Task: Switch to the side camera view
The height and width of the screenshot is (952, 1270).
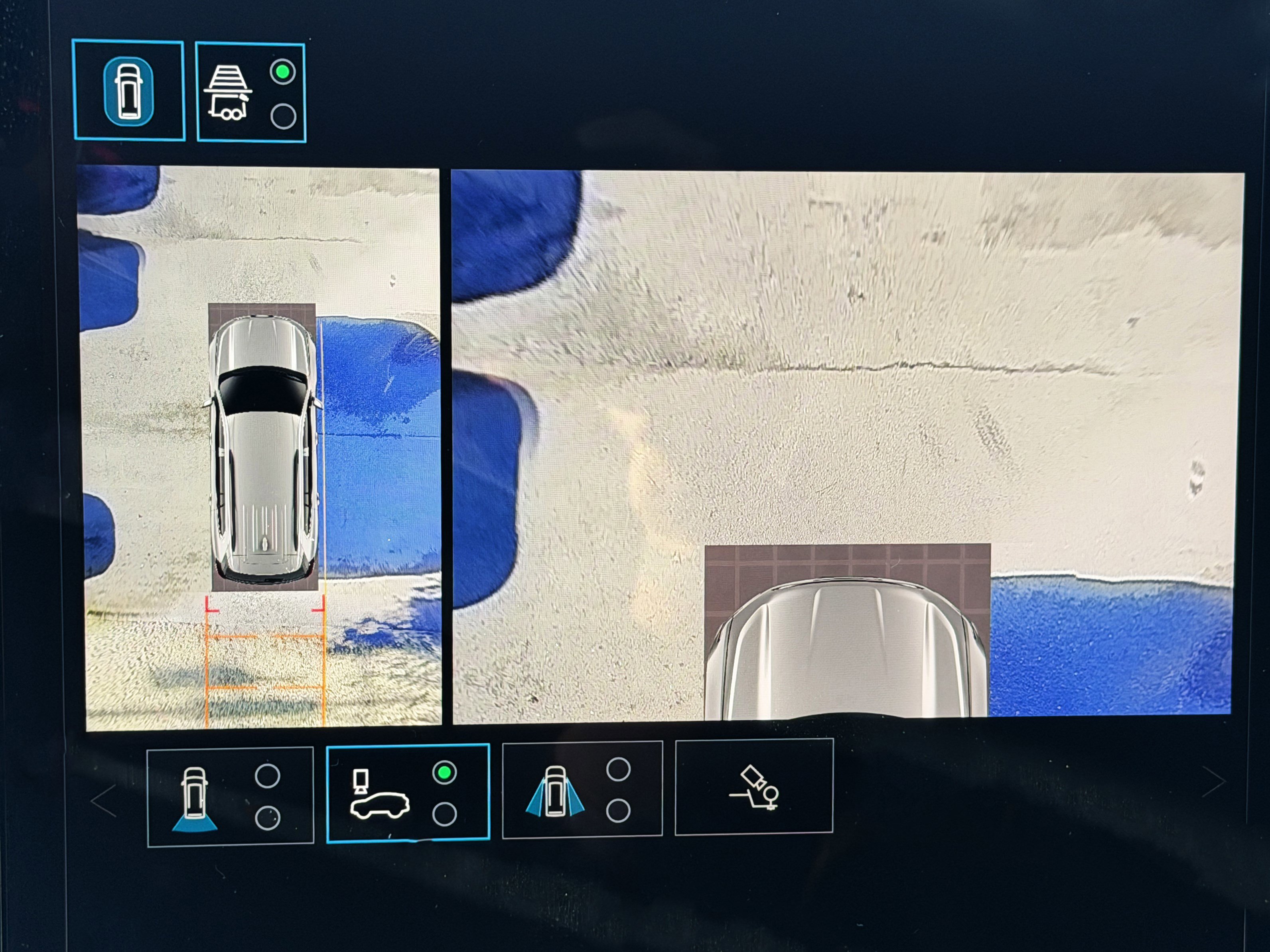Action: [x=582, y=790]
